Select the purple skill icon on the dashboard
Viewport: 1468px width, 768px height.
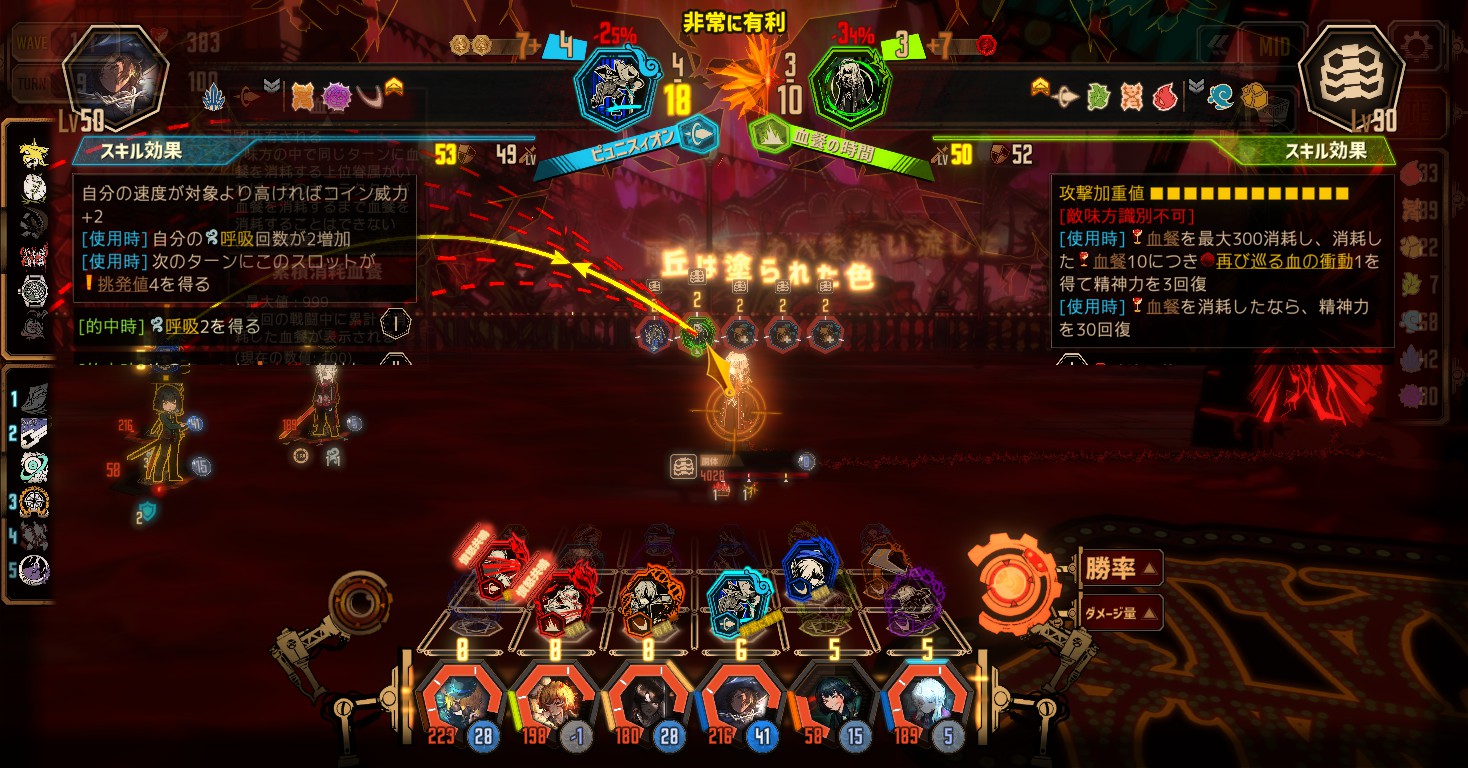coord(912,598)
